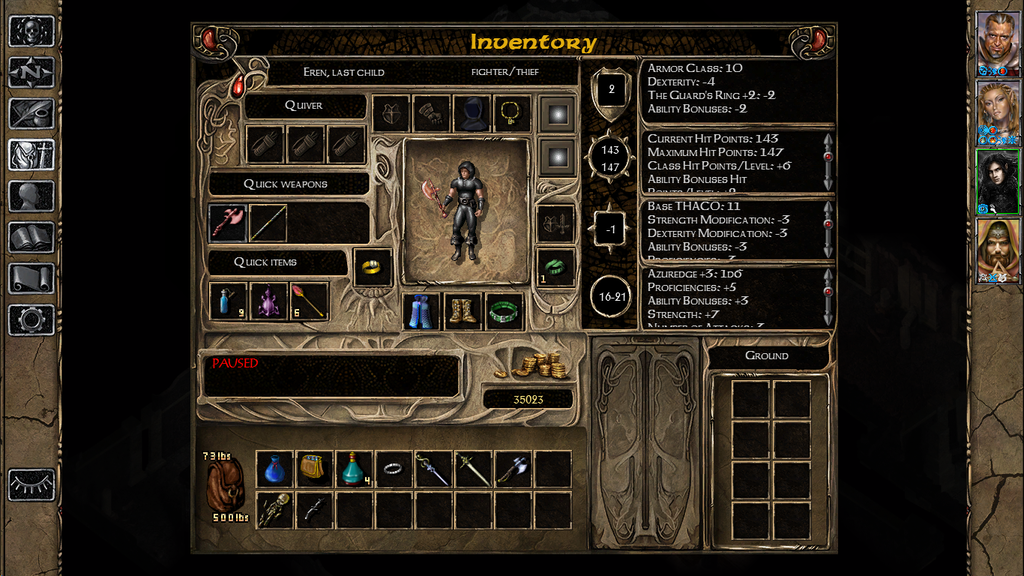The width and height of the screenshot is (1024, 576).
Task: Open the mage spellbook button
Action: point(31,237)
